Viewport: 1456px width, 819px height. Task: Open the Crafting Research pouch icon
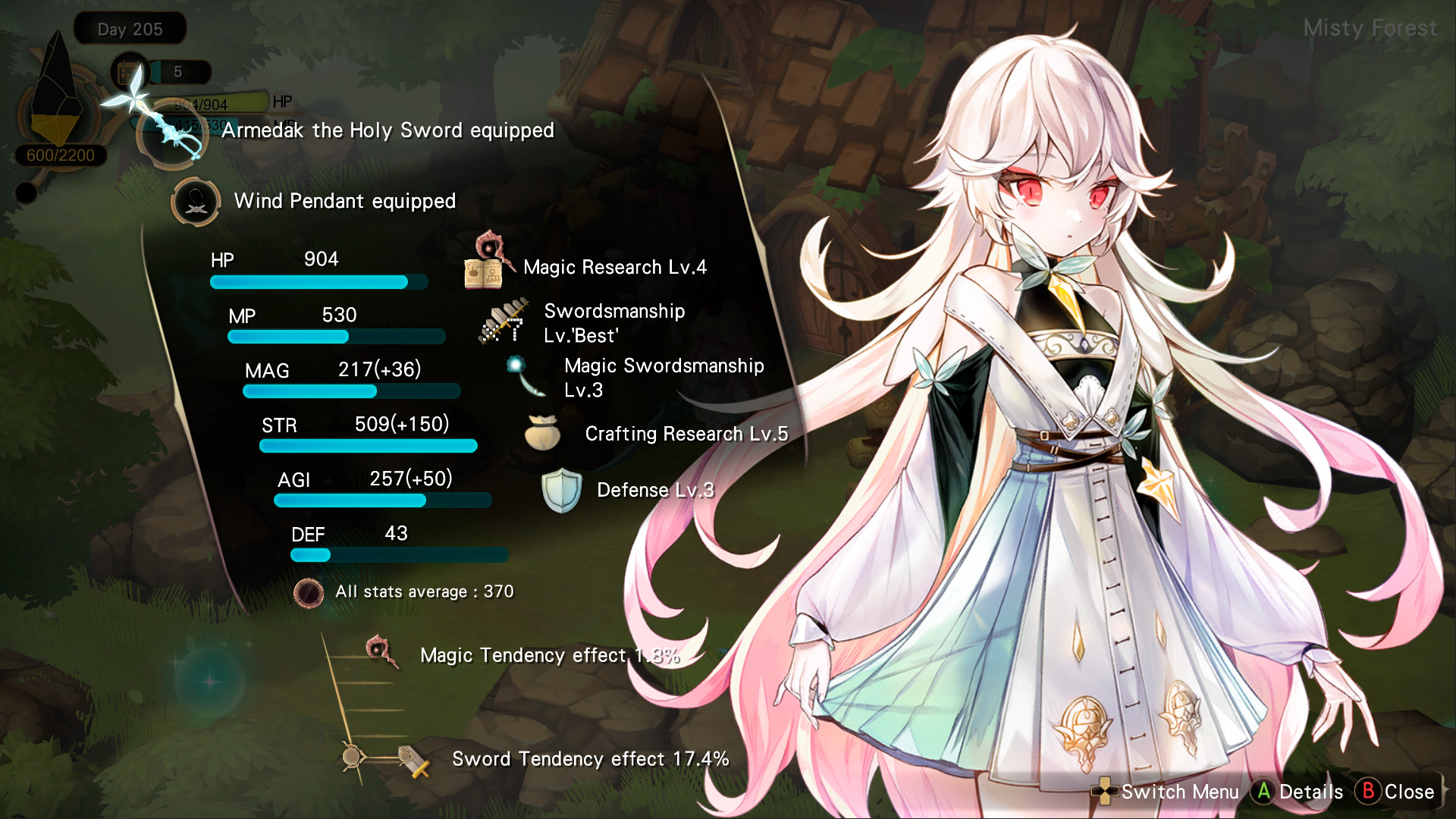[x=544, y=435]
